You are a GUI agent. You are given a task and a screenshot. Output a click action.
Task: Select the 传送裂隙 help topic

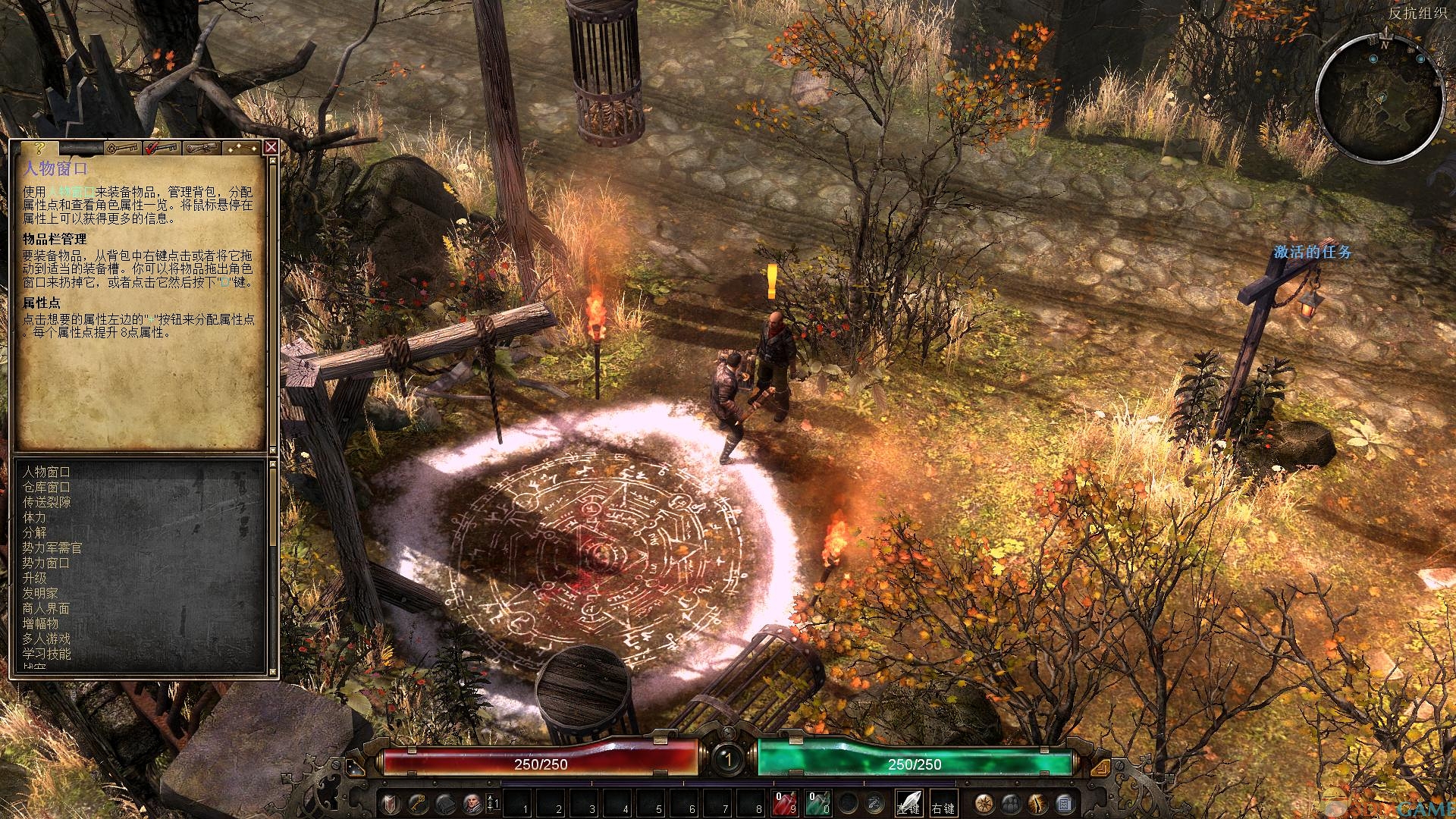coord(46,502)
